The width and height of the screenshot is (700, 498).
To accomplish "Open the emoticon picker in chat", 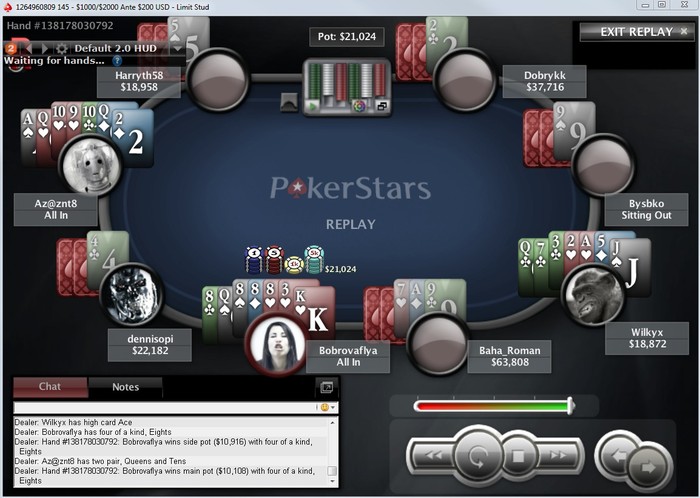I will (x=326, y=408).
